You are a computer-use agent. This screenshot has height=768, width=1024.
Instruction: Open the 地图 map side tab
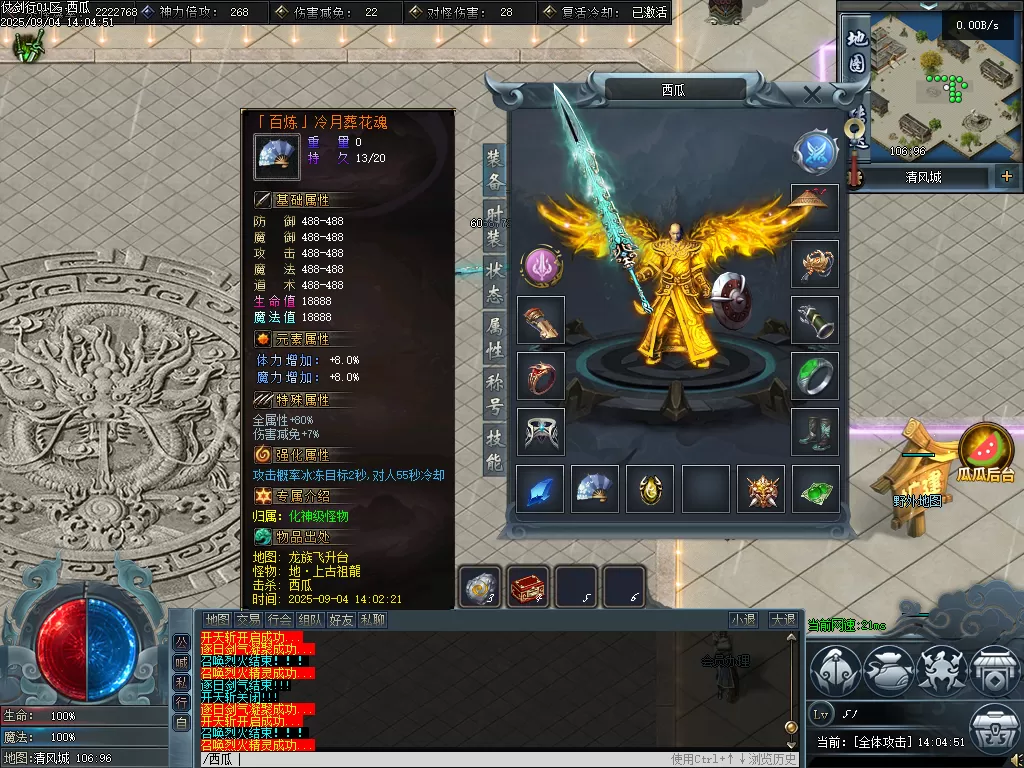(x=856, y=52)
